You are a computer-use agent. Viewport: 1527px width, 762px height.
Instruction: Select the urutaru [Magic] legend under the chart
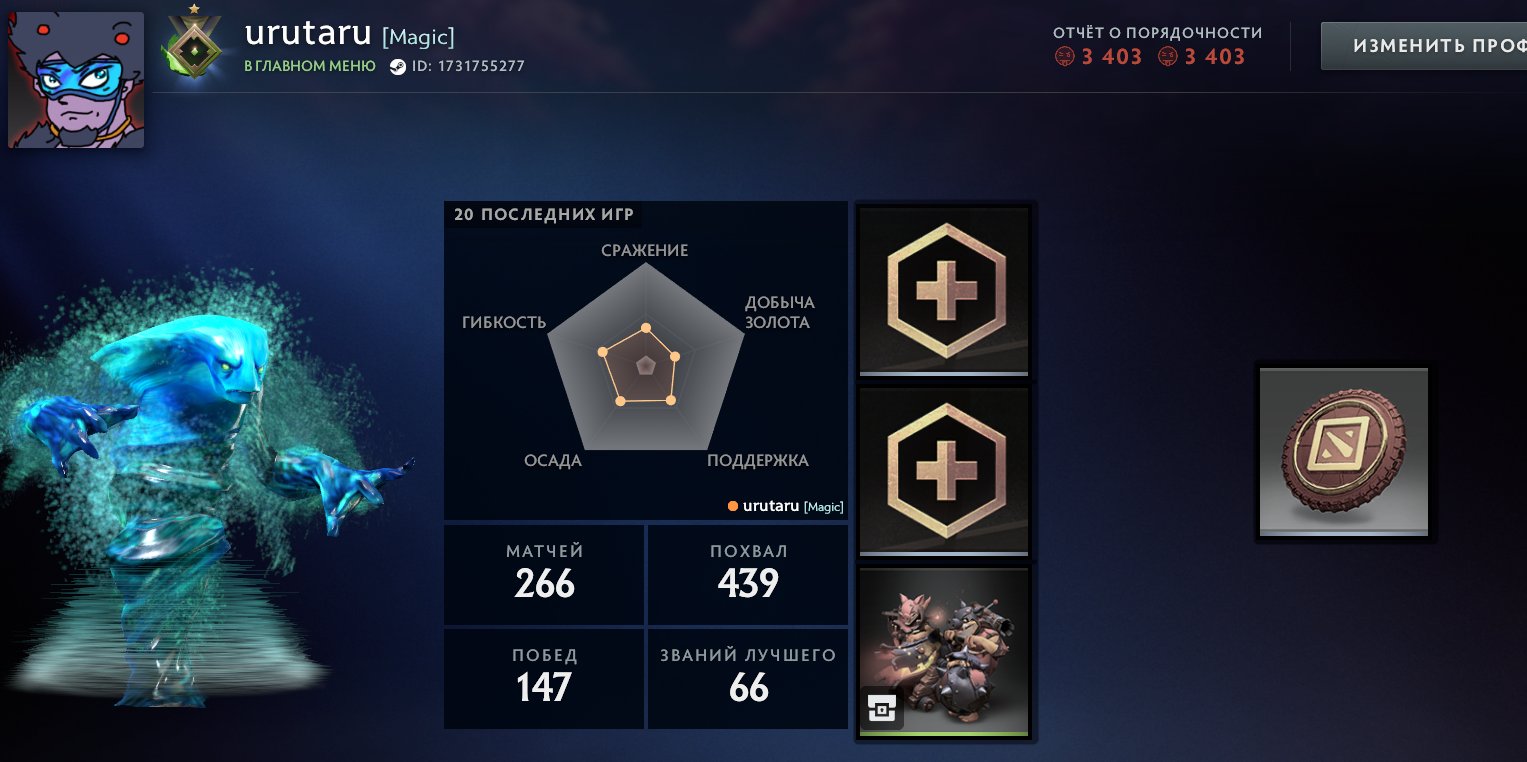(x=786, y=506)
